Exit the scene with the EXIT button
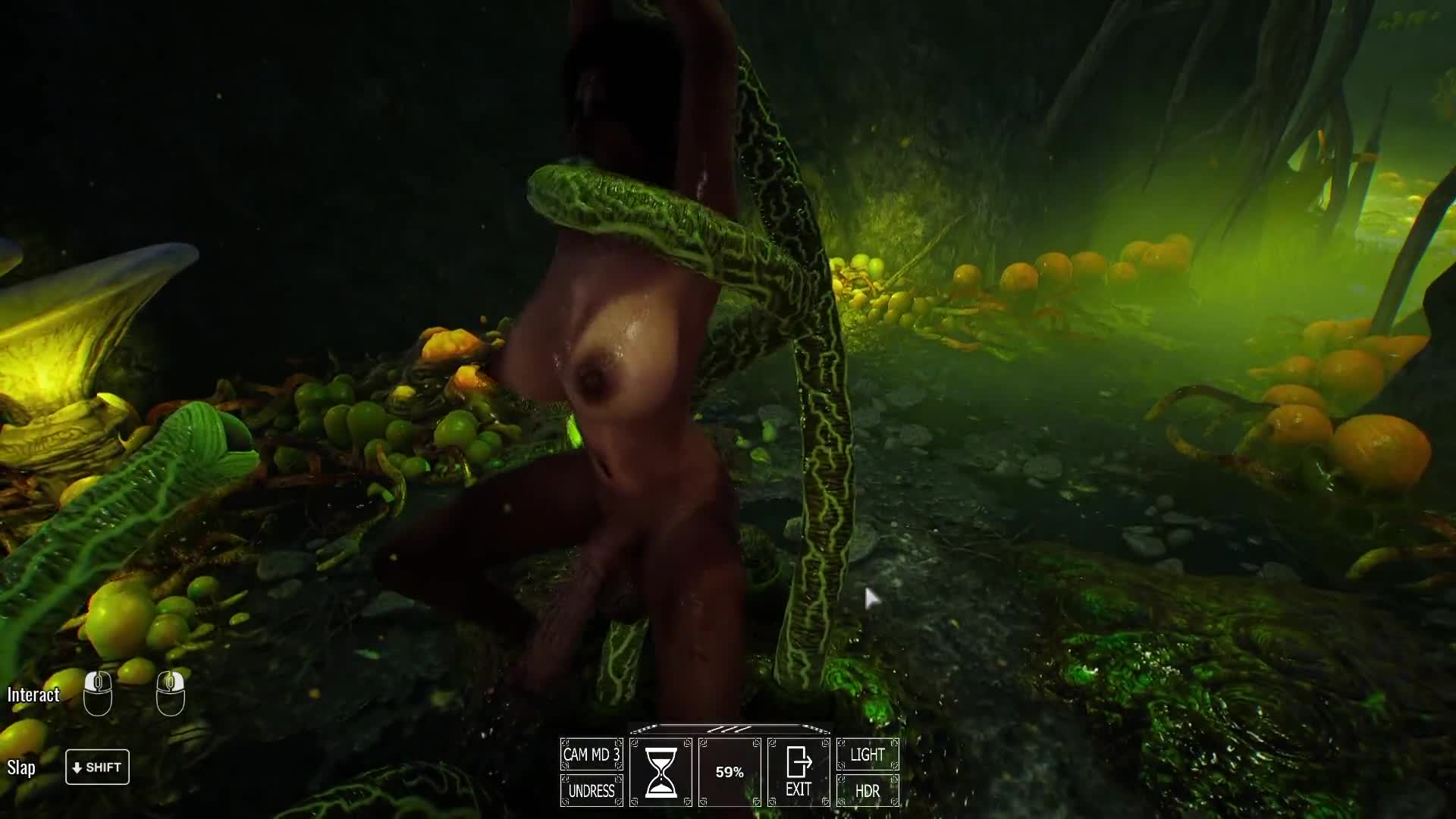This screenshot has height=819, width=1456. (799, 772)
